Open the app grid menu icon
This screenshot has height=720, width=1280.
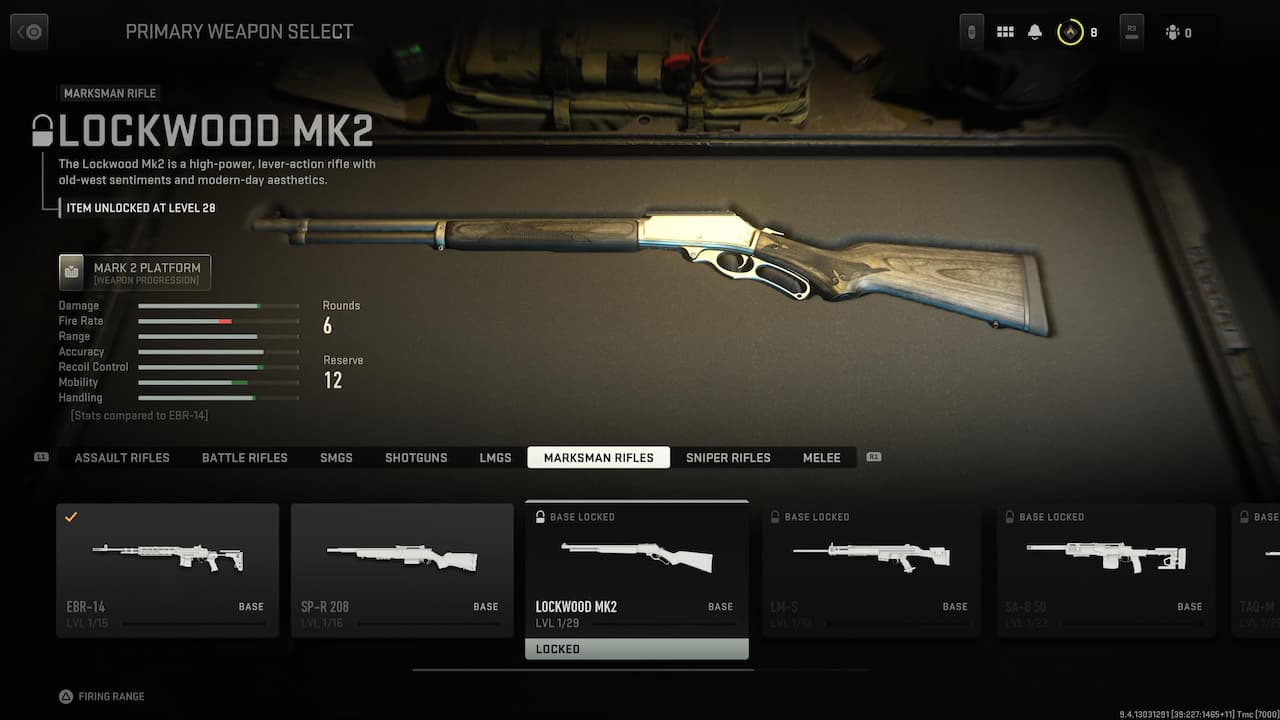tap(1005, 31)
